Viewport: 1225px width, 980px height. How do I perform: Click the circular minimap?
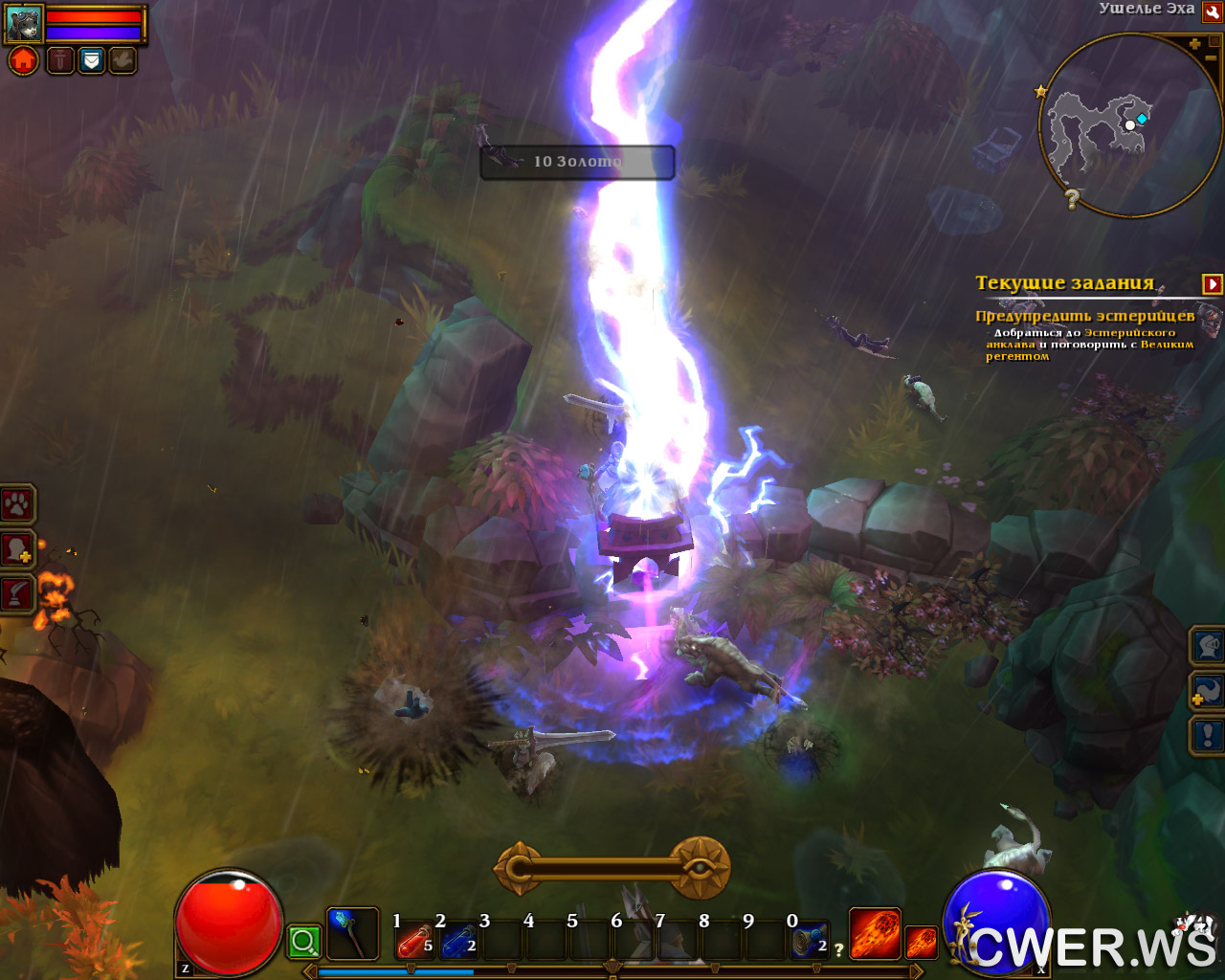(1127, 124)
